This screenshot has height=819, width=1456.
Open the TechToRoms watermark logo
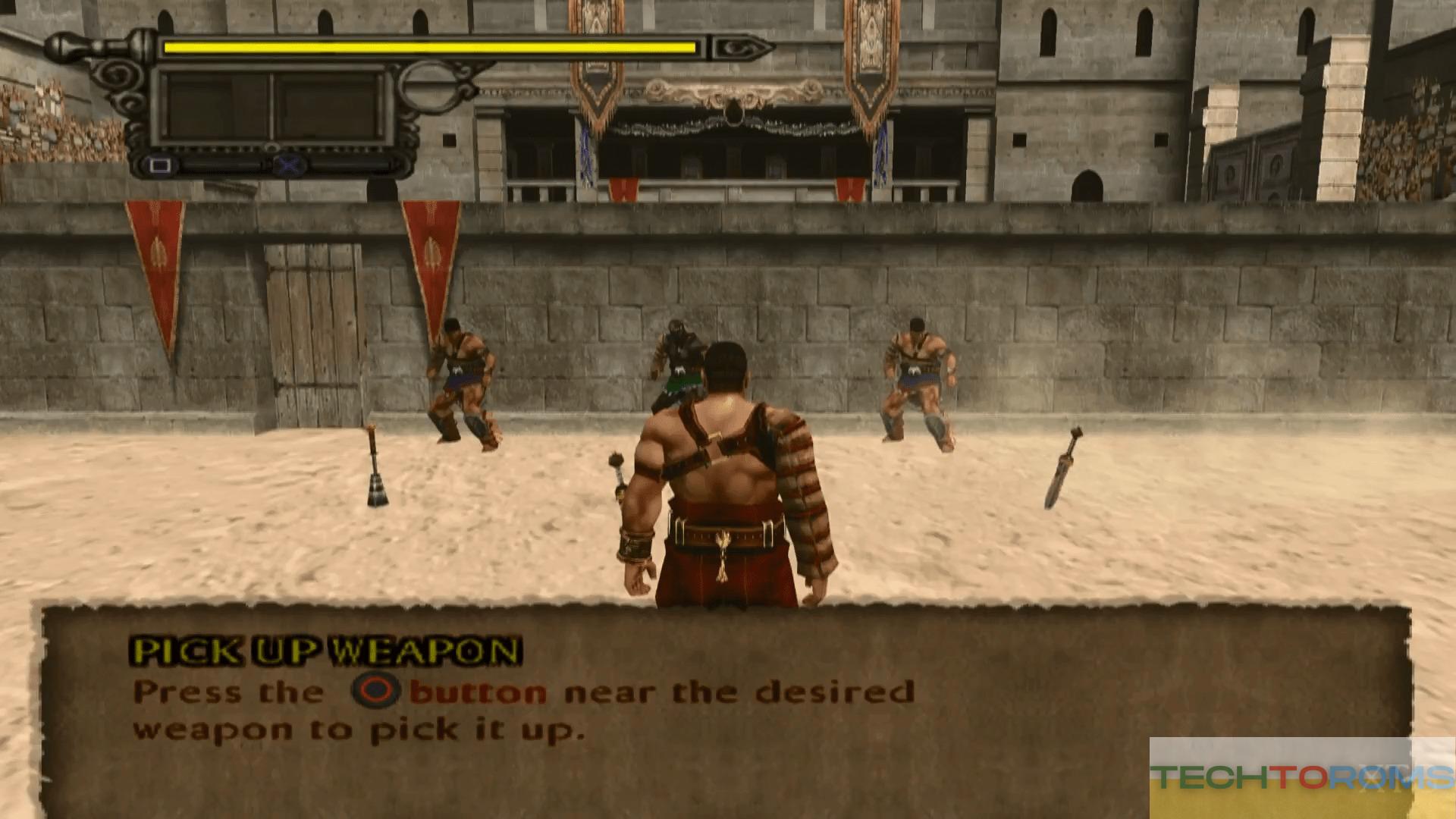1301,777
